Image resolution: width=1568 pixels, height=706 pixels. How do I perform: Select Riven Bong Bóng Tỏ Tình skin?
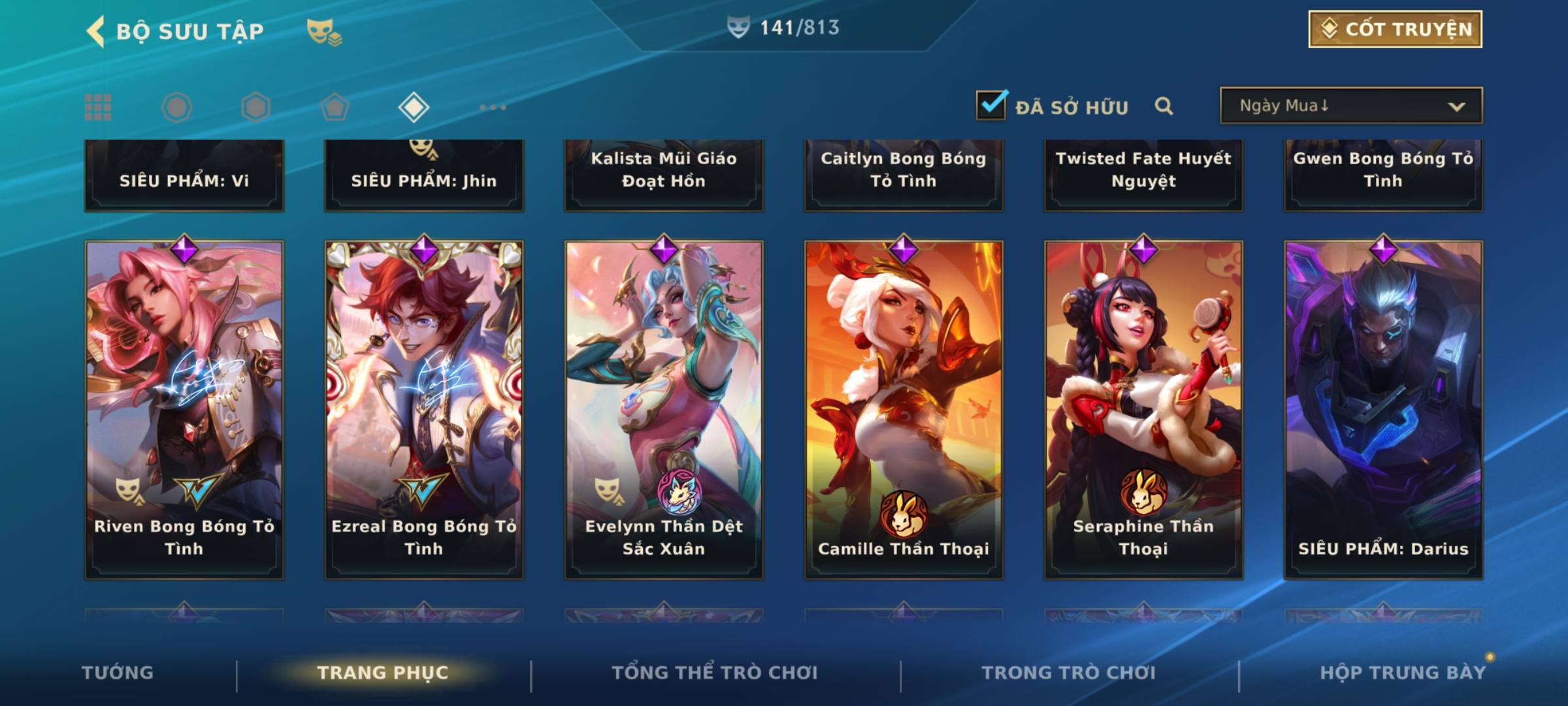pyautogui.click(x=184, y=409)
